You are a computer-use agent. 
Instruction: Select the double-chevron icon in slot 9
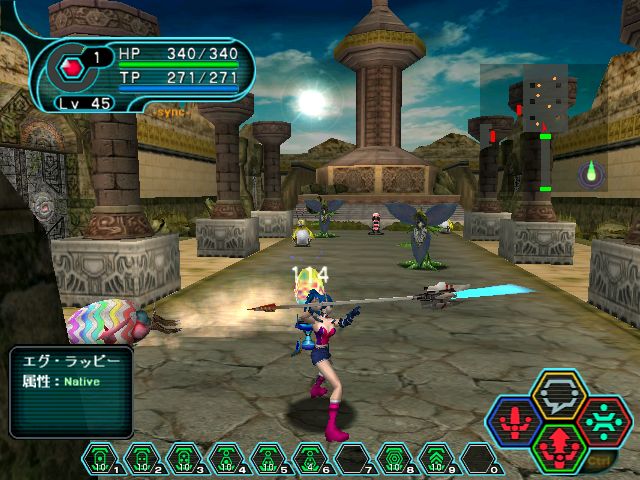pyautogui.click(x=437, y=459)
